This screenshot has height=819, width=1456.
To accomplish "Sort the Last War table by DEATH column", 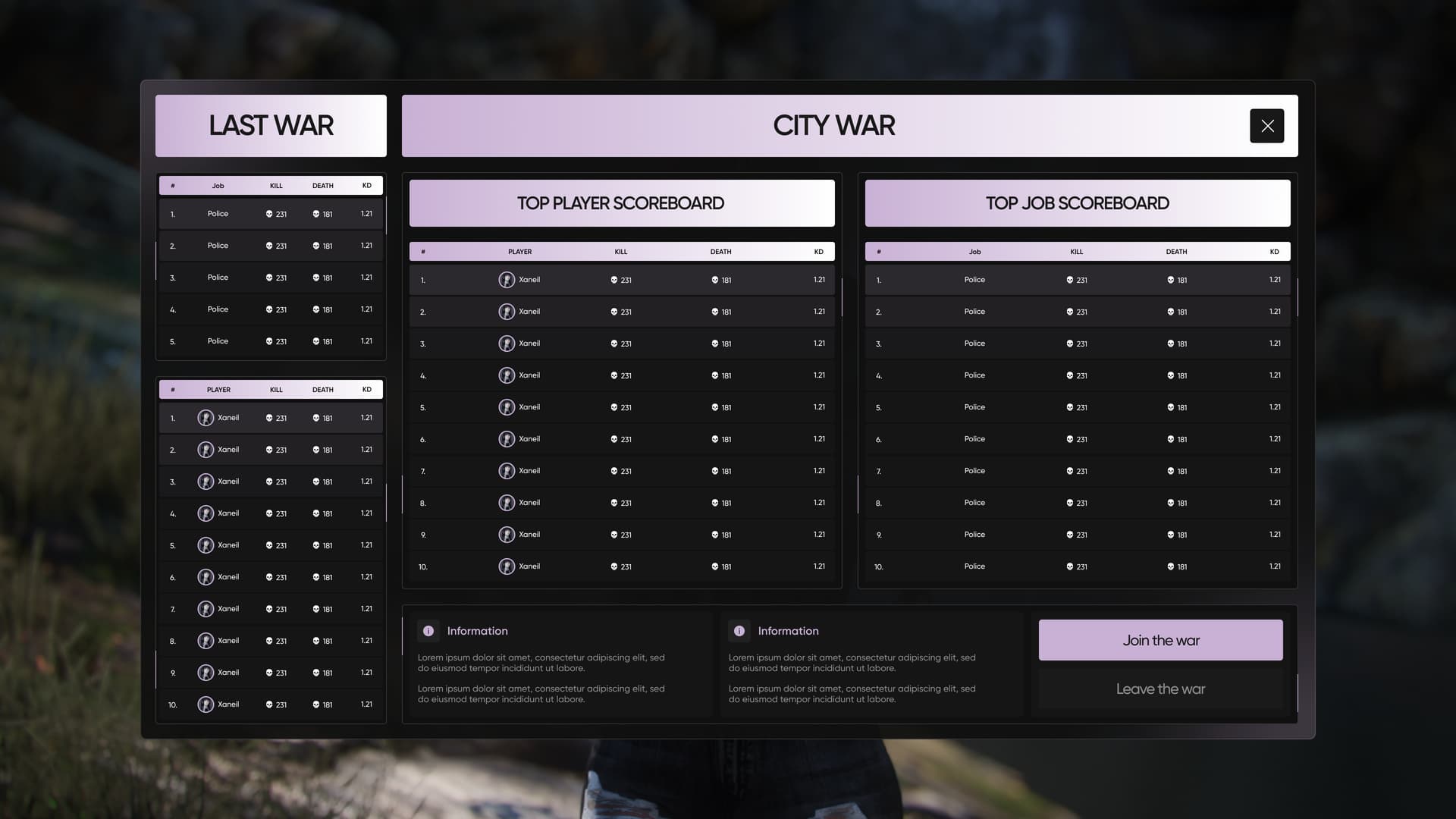I will tap(323, 185).
